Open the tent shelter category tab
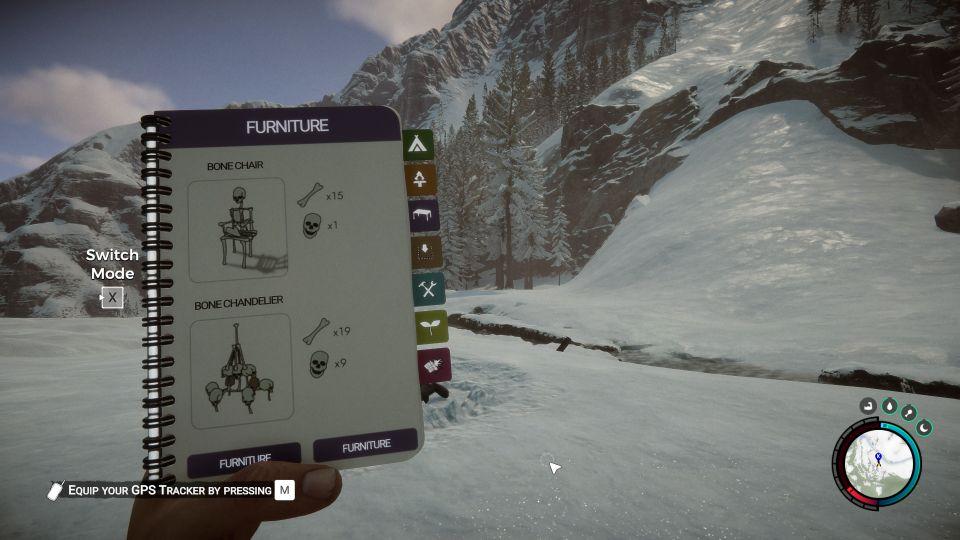This screenshot has width=960, height=540. (x=418, y=146)
